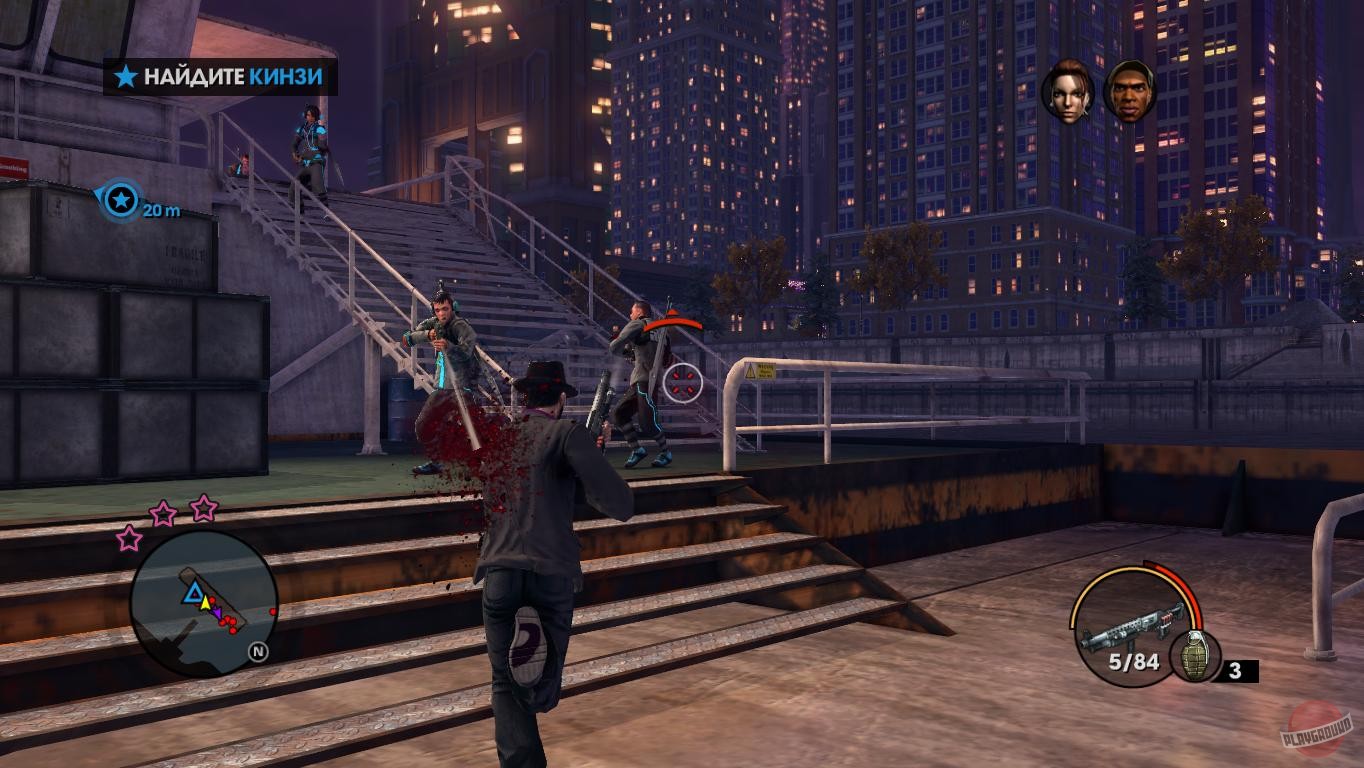
Task: Click the rightmost notoriety star
Action: (x=203, y=509)
